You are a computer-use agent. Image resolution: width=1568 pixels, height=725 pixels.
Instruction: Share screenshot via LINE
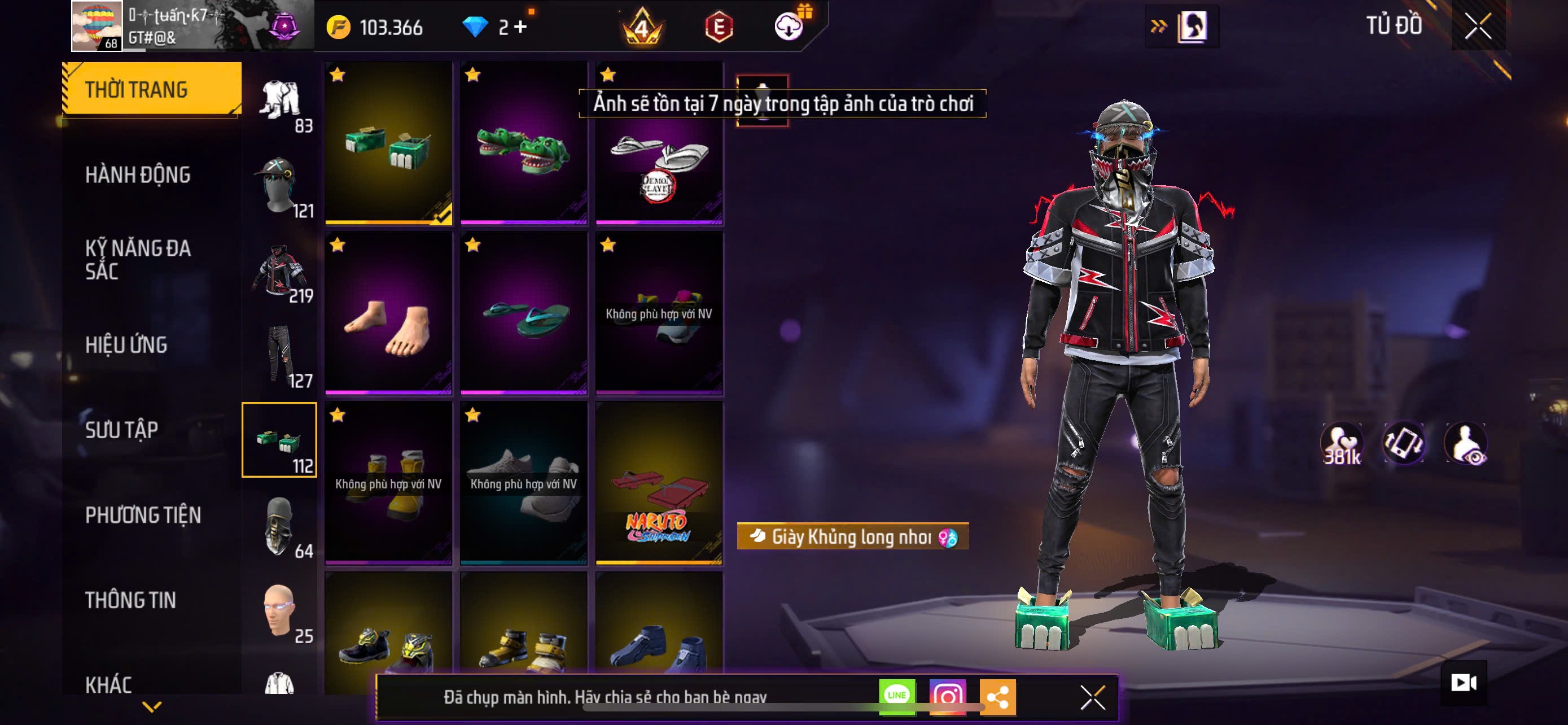pos(897,696)
